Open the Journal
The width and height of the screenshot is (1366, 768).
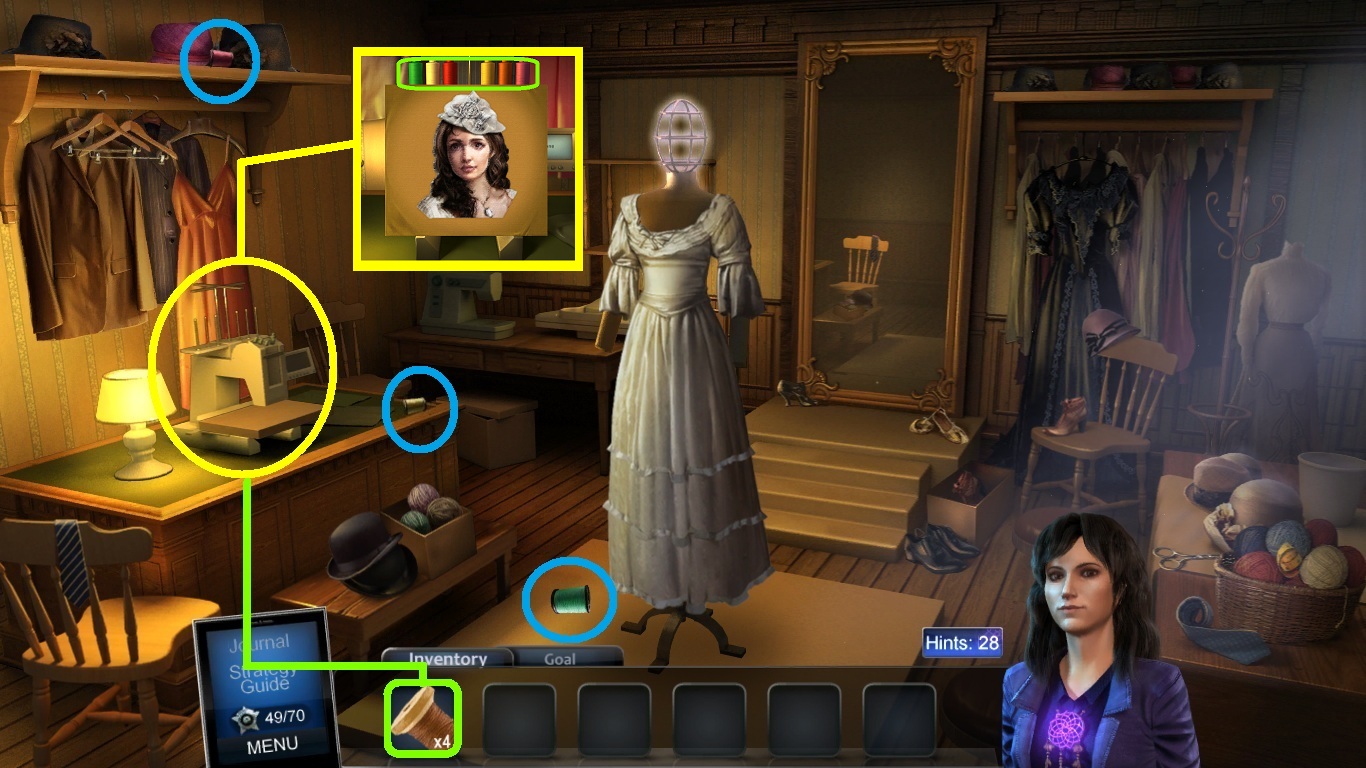258,642
